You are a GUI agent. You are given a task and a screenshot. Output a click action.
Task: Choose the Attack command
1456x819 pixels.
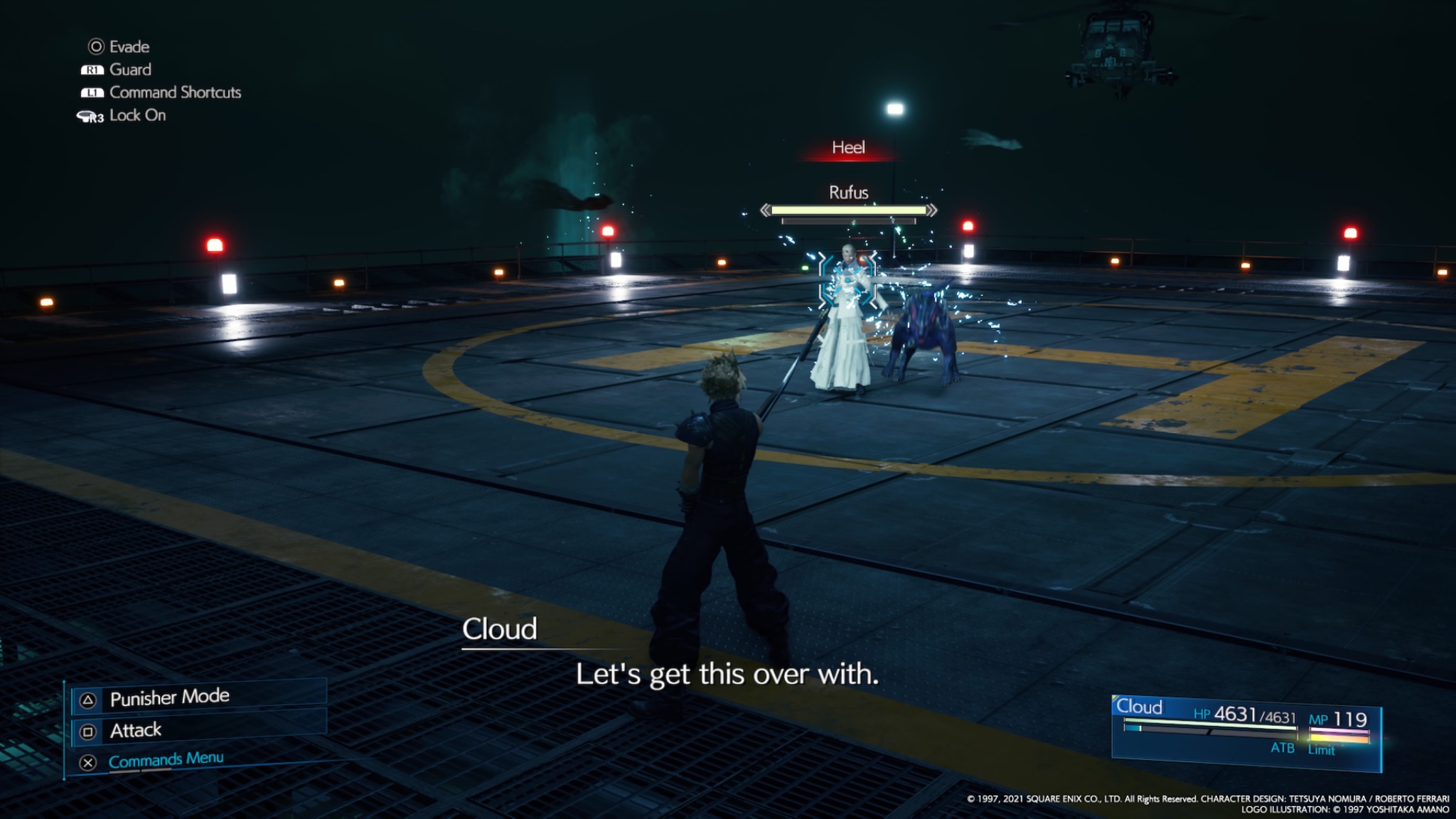coord(136,730)
